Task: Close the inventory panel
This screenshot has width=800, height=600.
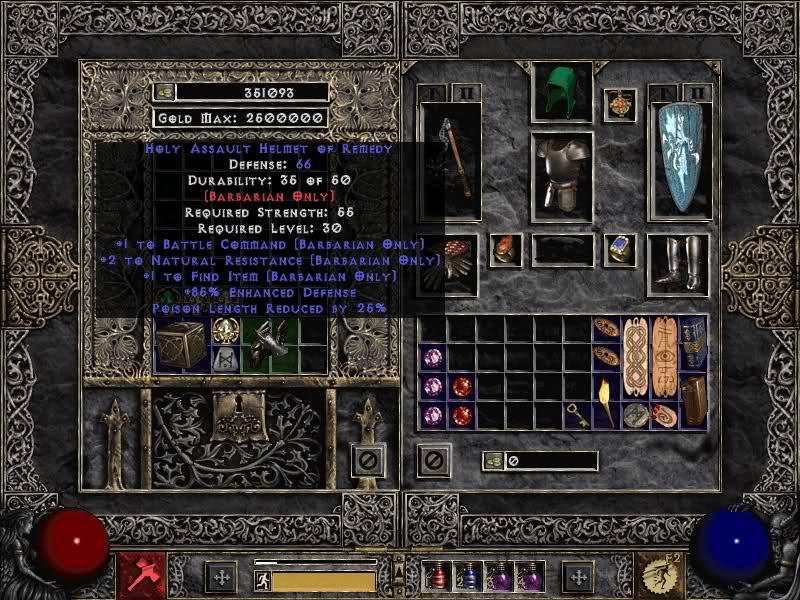Action: [x=434, y=460]
